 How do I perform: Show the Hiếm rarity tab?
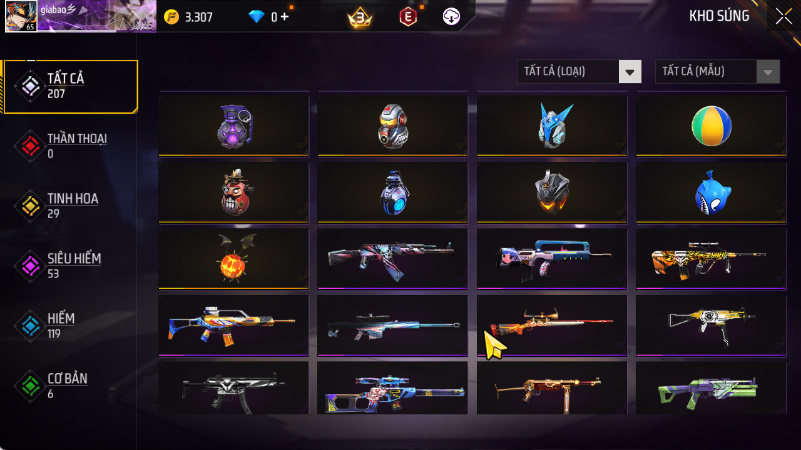(x=70, y=325)
